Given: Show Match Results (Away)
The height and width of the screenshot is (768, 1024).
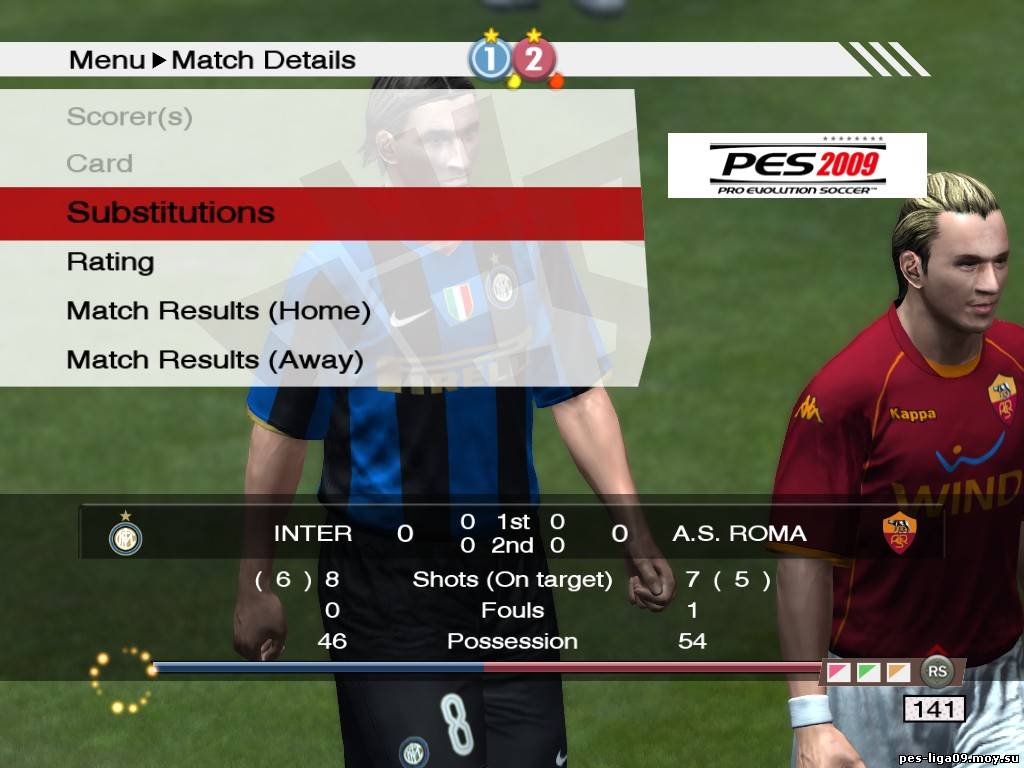Looking at the screenshot, I should pos(215,359).
